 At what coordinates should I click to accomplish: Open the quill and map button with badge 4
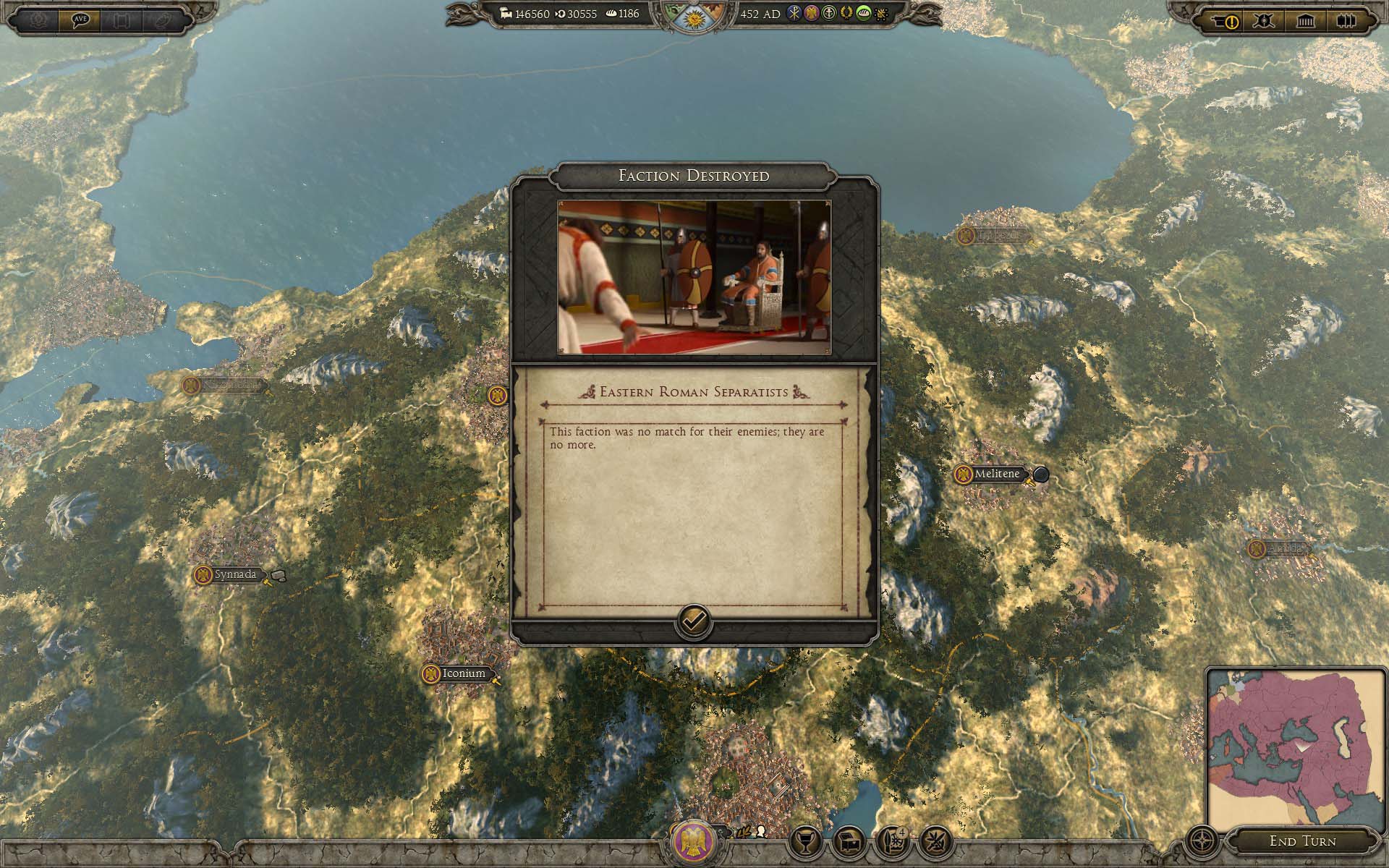[893, 841]
